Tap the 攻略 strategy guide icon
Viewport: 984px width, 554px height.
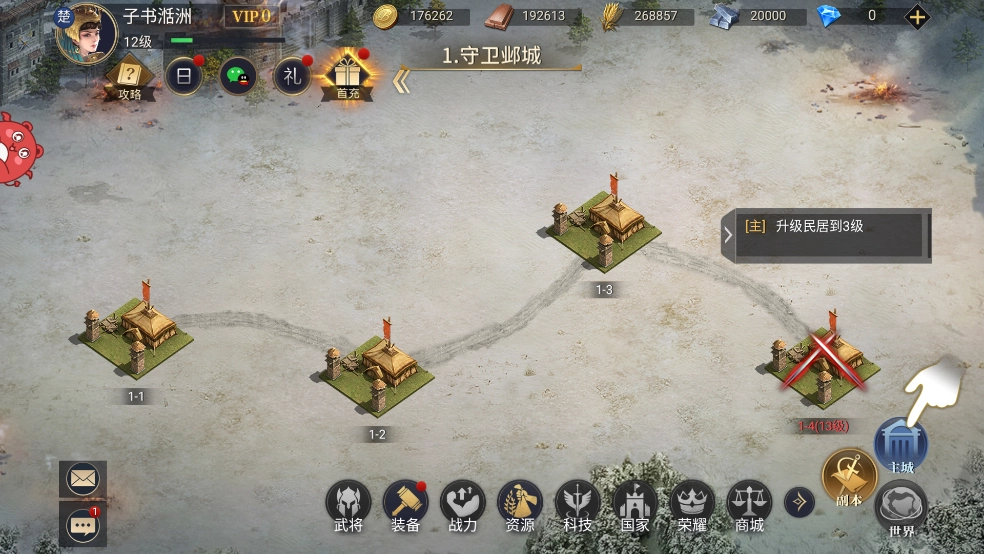(129, 76)
